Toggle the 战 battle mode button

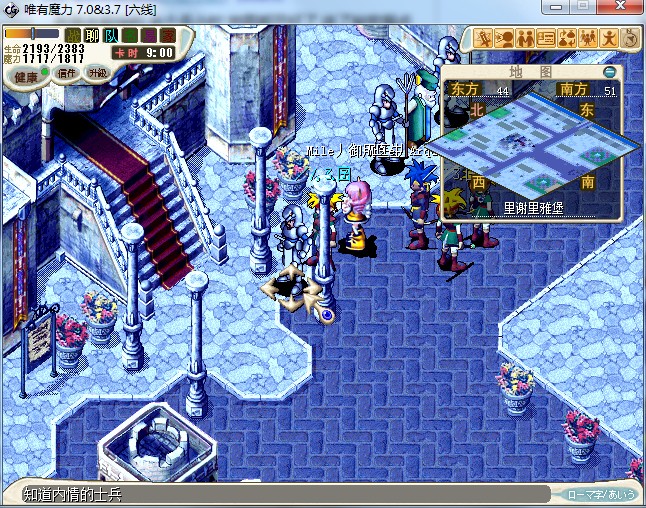coord(73,36)
